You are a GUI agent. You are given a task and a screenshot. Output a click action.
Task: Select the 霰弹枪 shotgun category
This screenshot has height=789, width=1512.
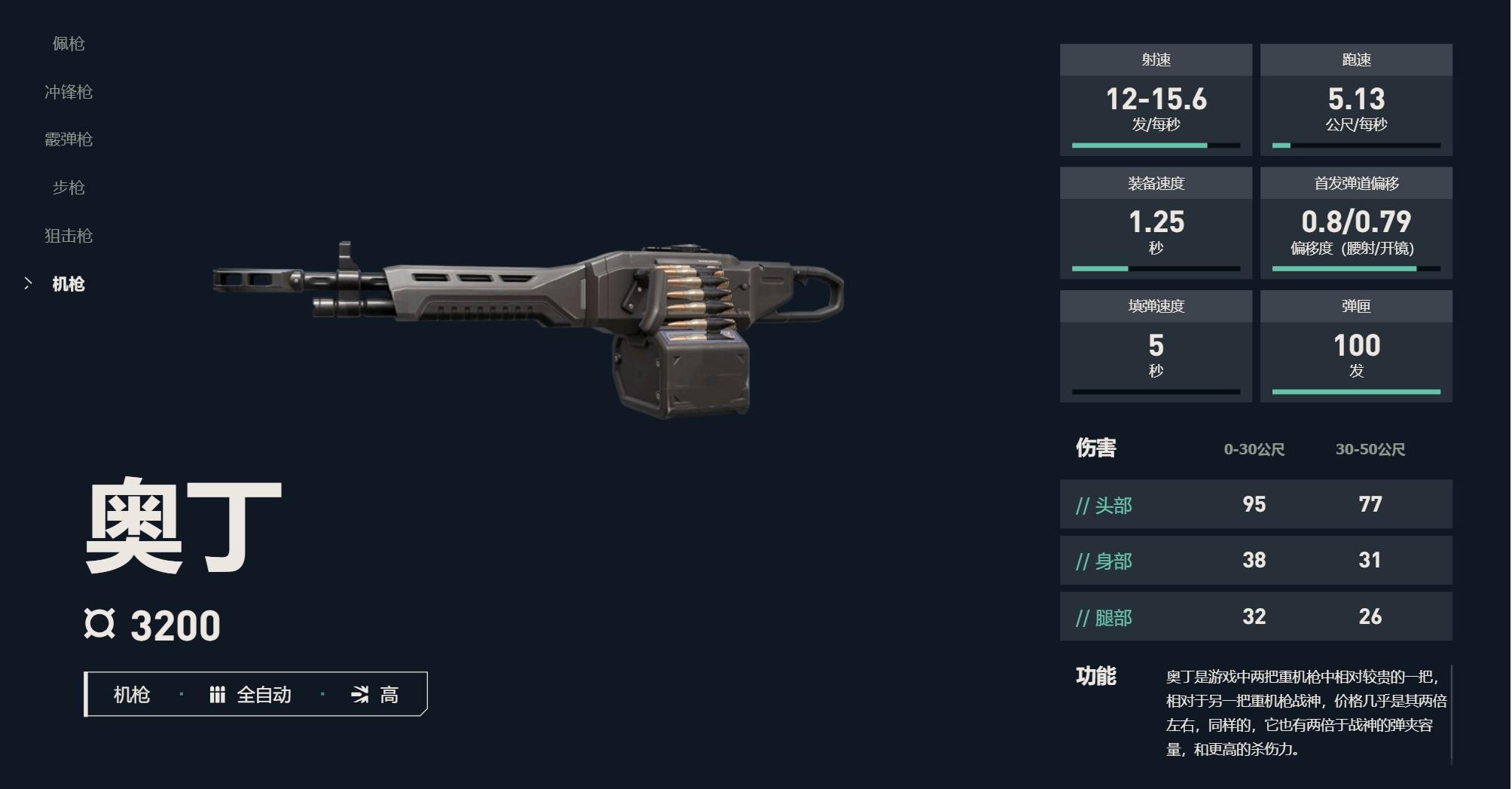[69, 139]
